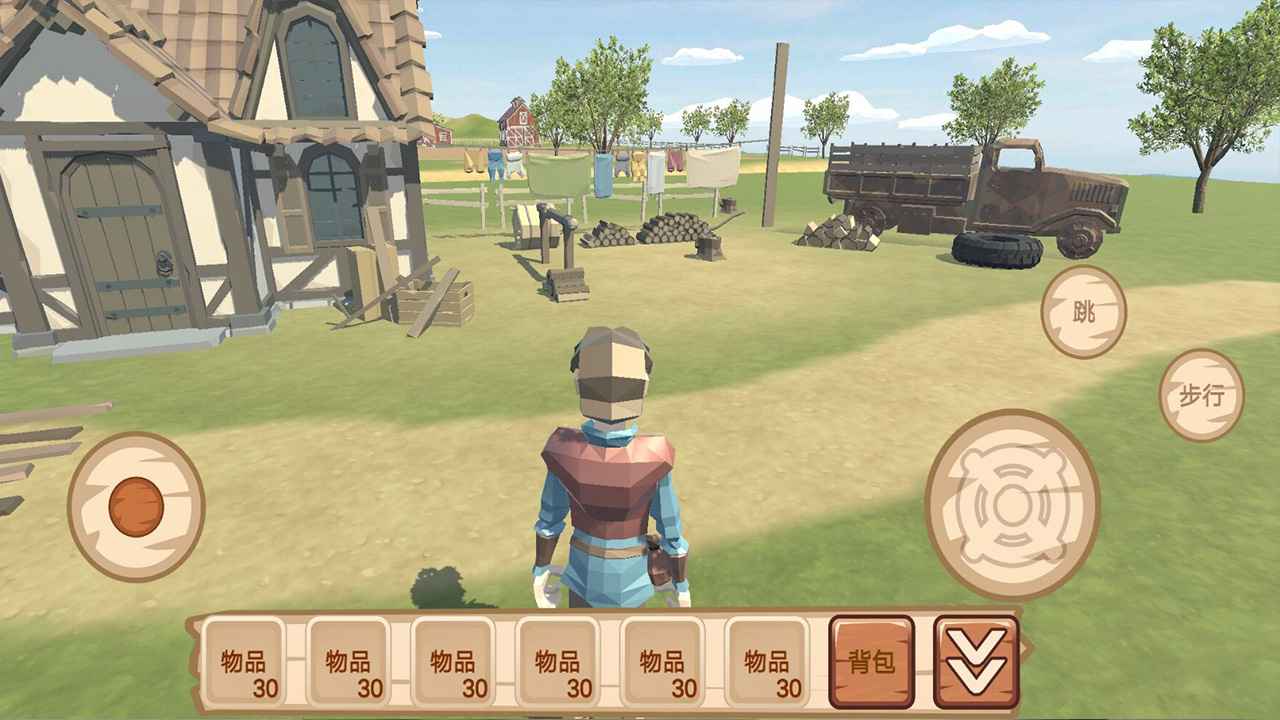Collapse the hotbar with the double-arrow button
Screen dimensions: 1280x720
click(x=976, y=661)
